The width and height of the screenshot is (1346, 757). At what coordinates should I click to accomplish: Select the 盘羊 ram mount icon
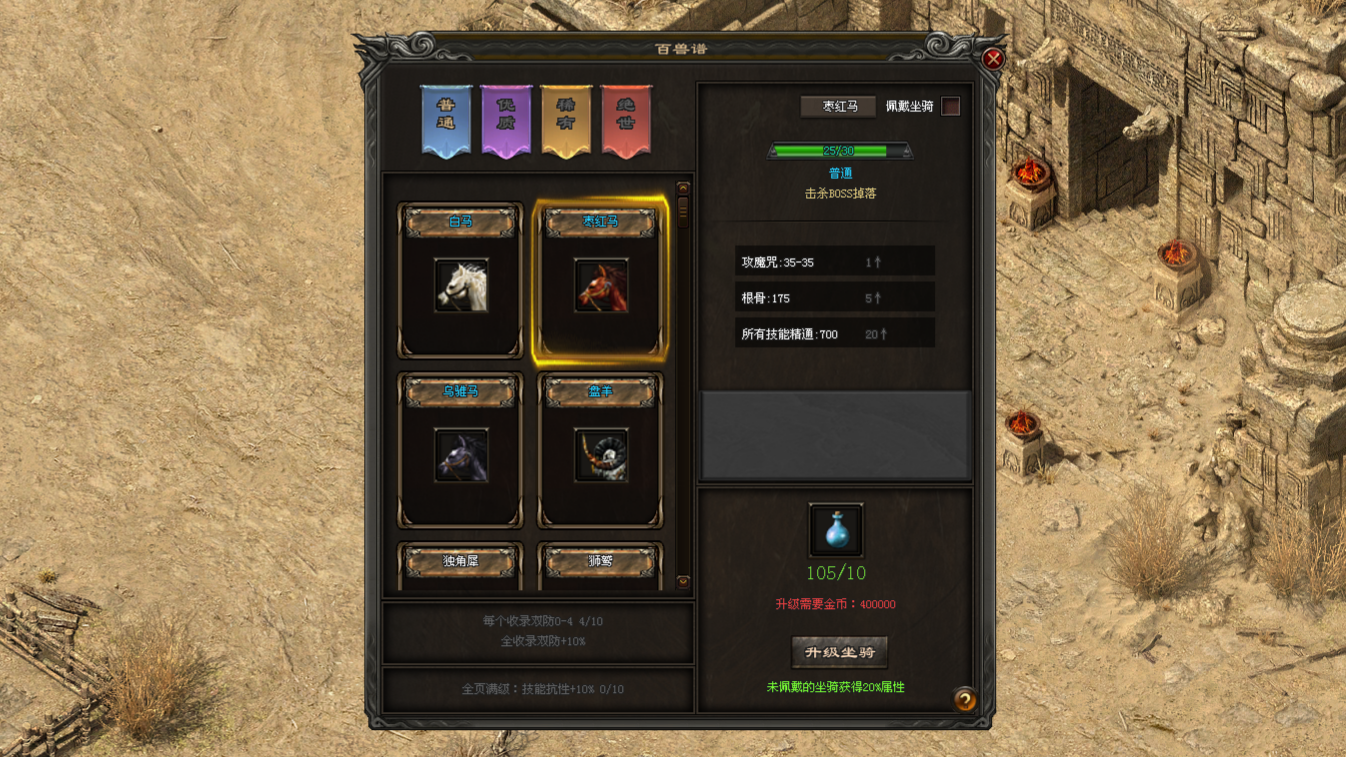[x=601, y=456]
